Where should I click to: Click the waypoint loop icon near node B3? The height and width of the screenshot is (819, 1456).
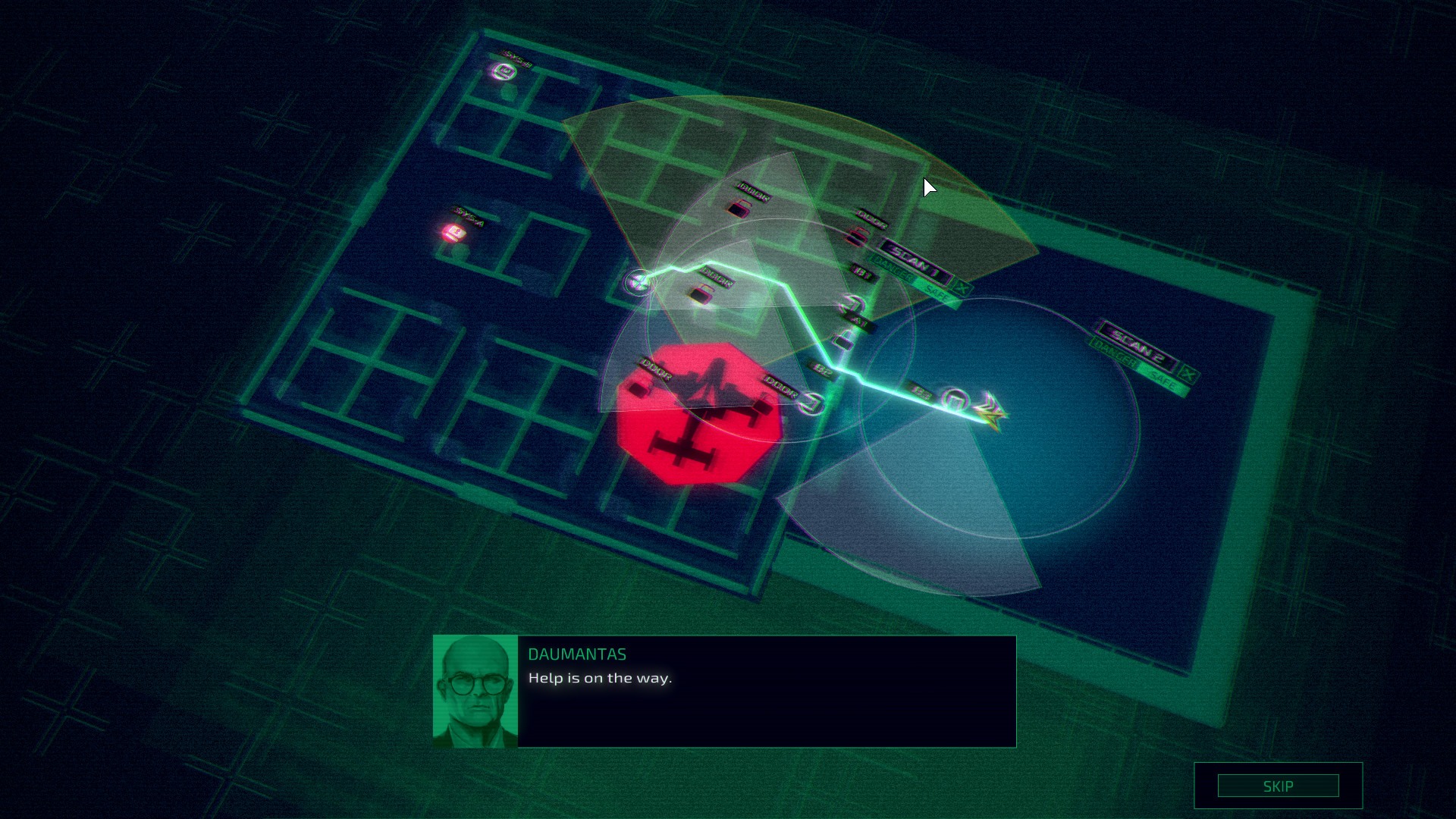pos(955,399)
